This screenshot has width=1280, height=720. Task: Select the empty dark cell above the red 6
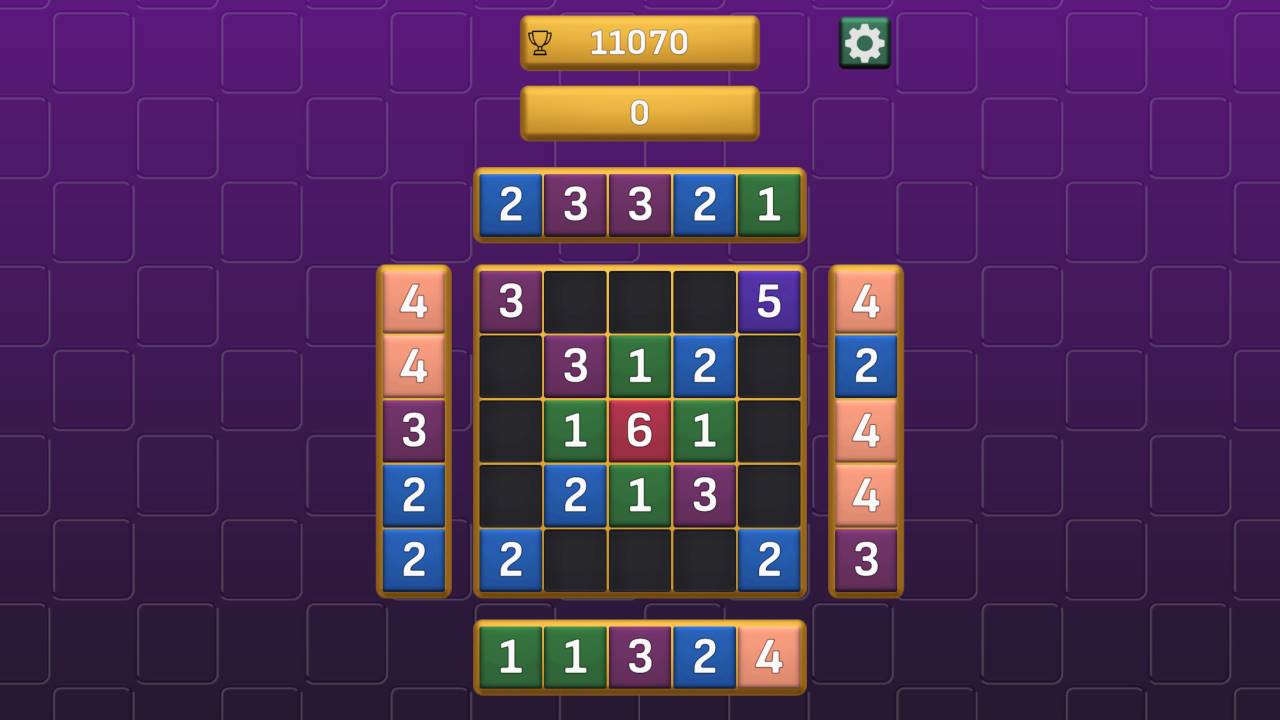[640, 300]
